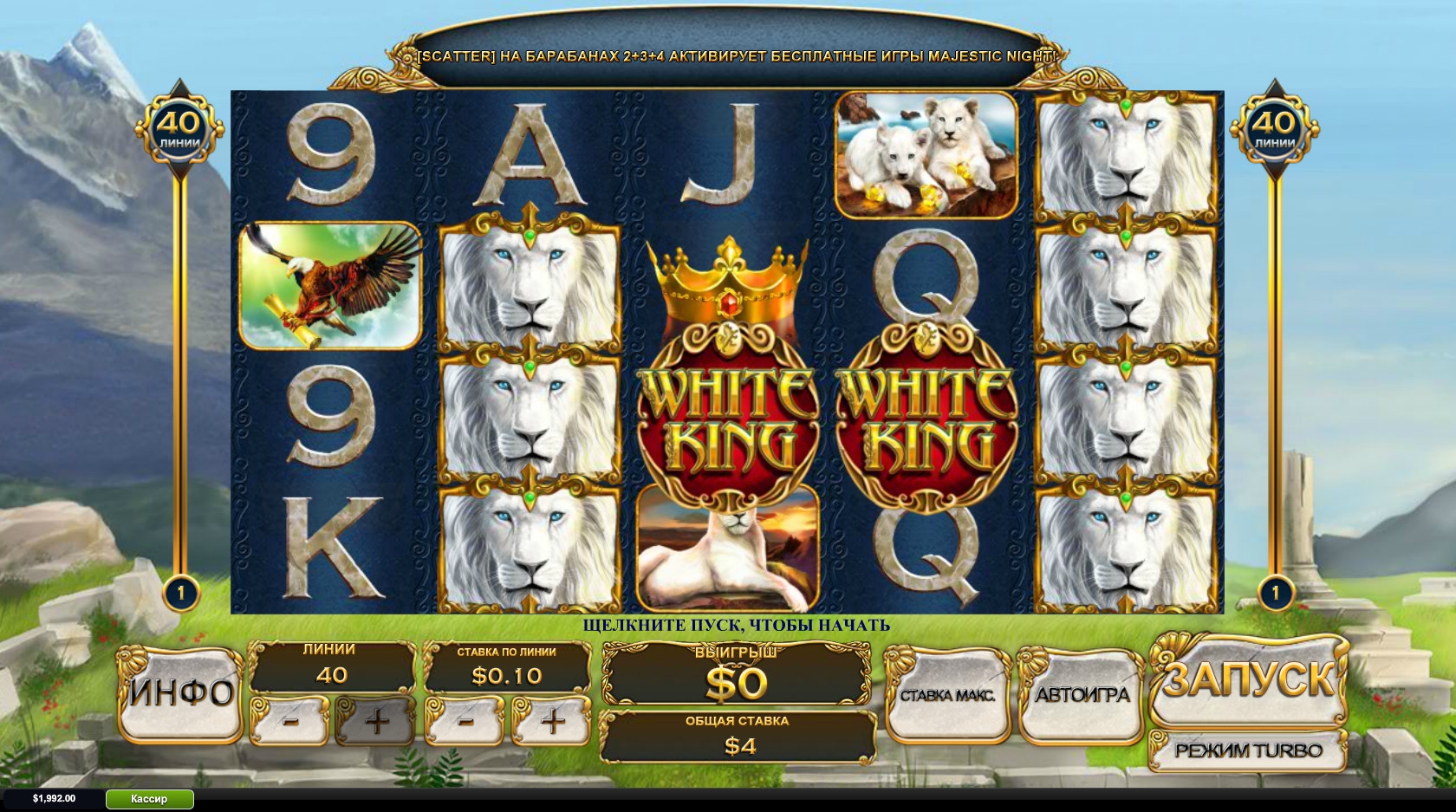Viewport: 1456px width, 812px height.
Task: Raise the bet per line (СТАВКА ПО ЛИНИИ)
Action: pos(552,720)
